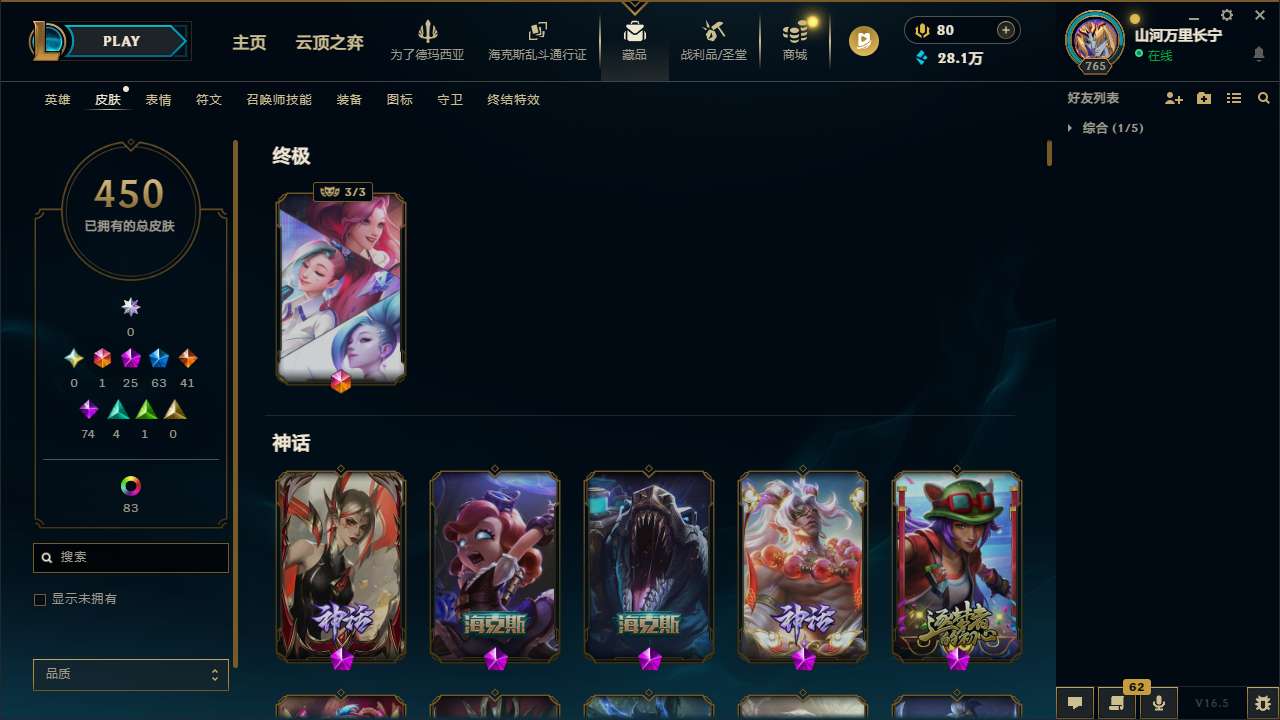The image size is (1280, 720).
Task: Open the 海克斯乱斗通行证 pass icon
Action: pos(537,40)
